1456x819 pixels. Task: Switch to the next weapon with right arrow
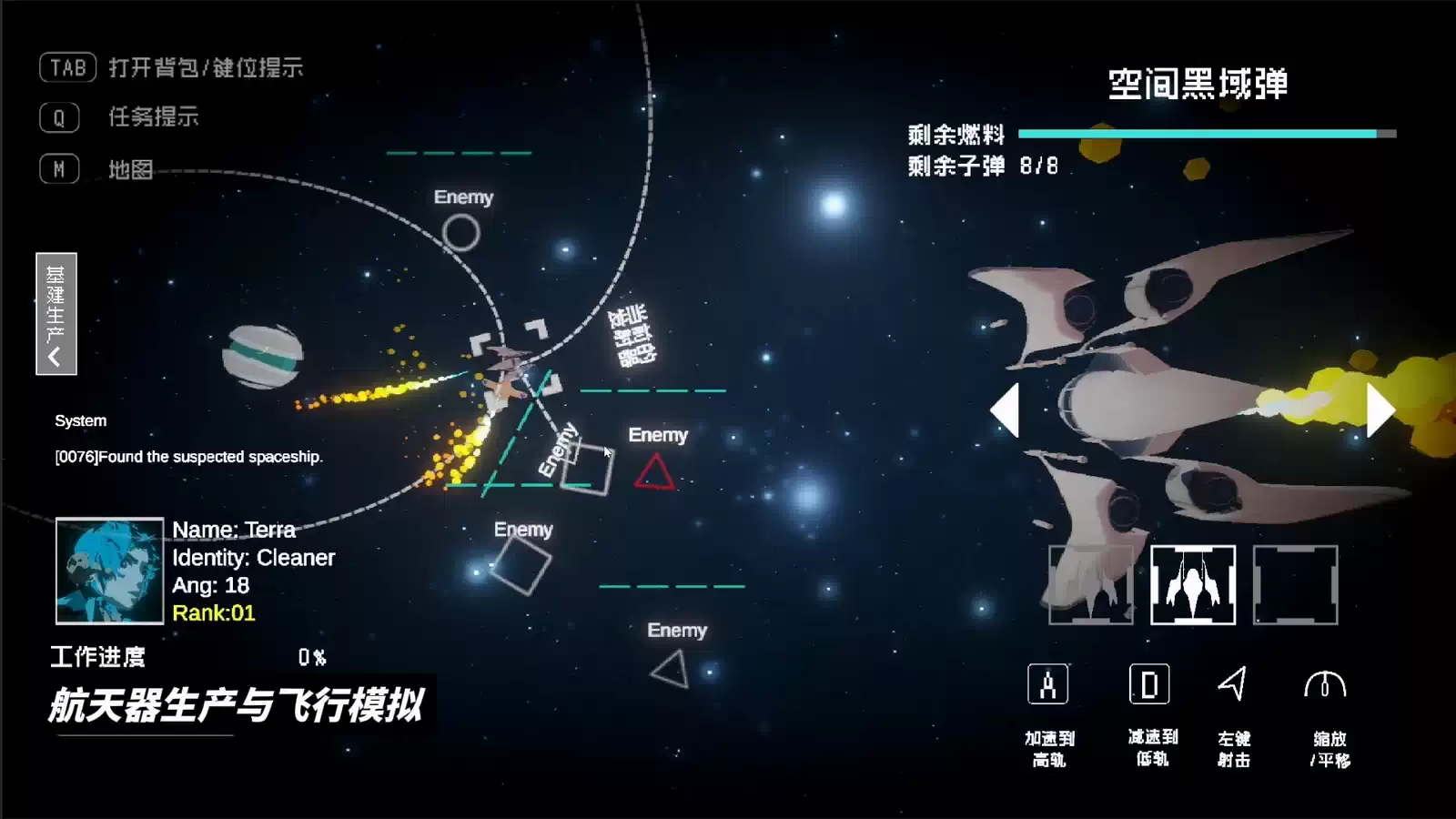pos(1380,410)
